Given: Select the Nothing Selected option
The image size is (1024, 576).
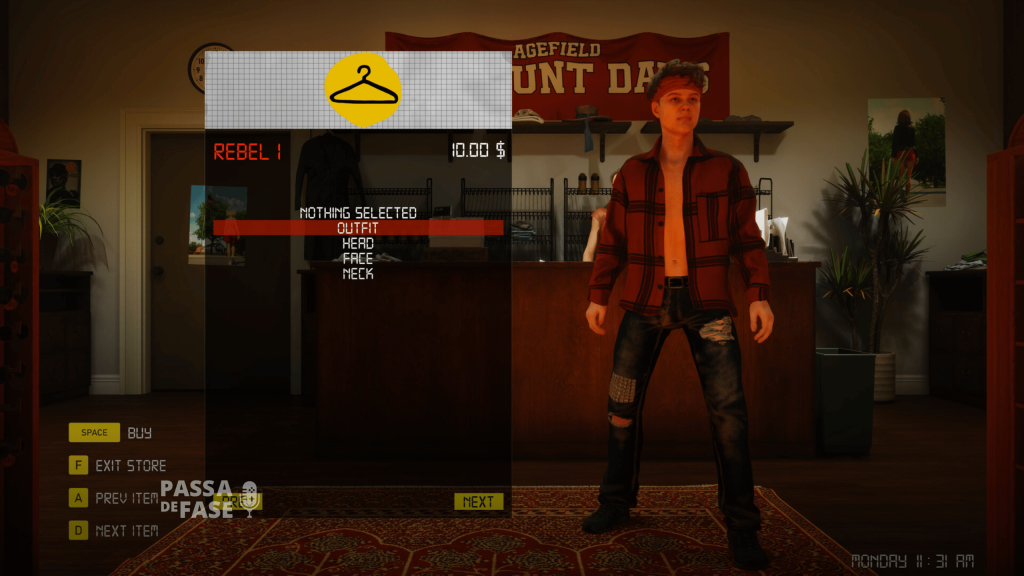Looking at the screenshot, I should 358,213.
